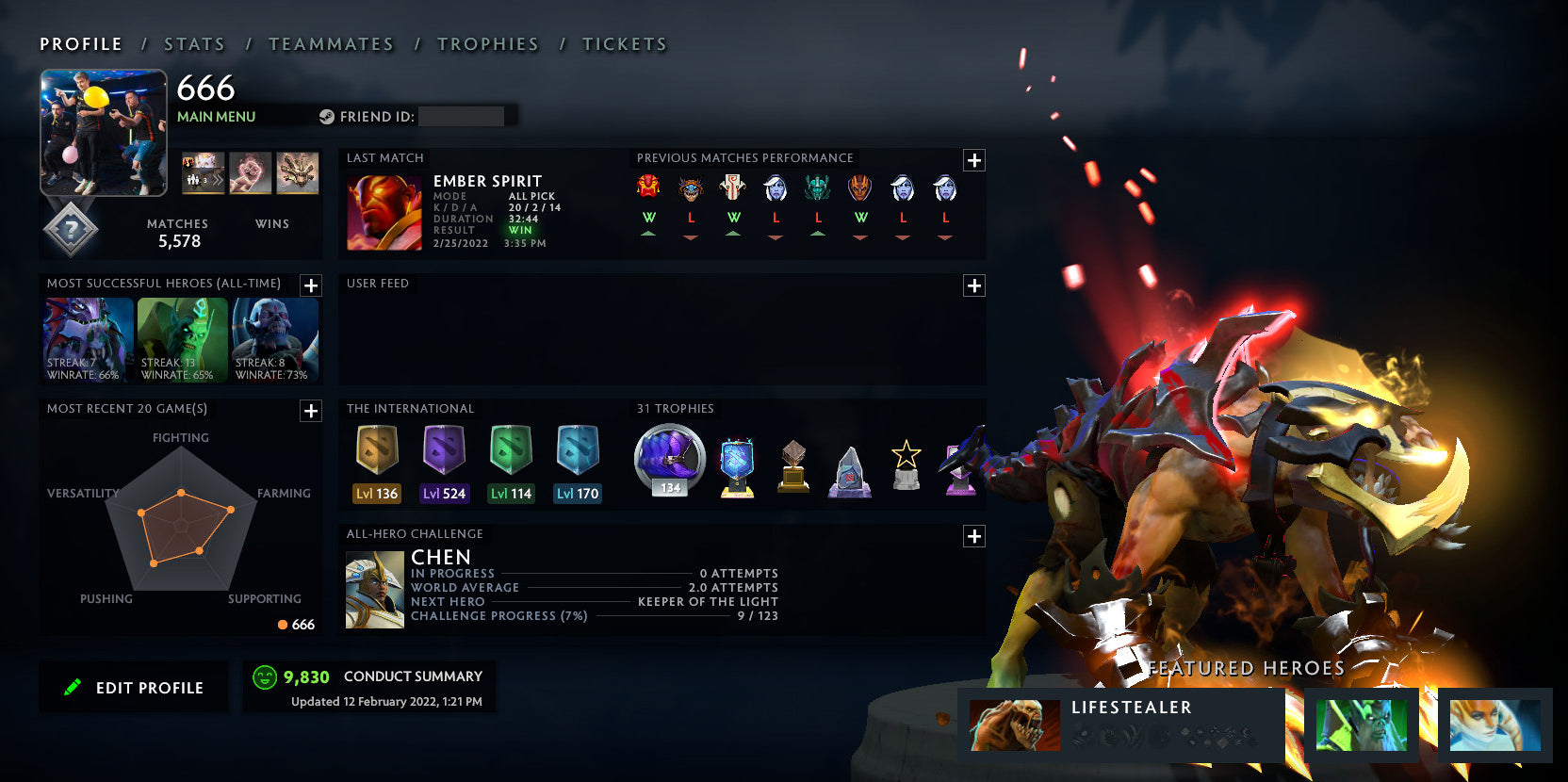Expand the User Feed panel
Viewport: 1568px width, 782px height.
[x=974, y=285]
